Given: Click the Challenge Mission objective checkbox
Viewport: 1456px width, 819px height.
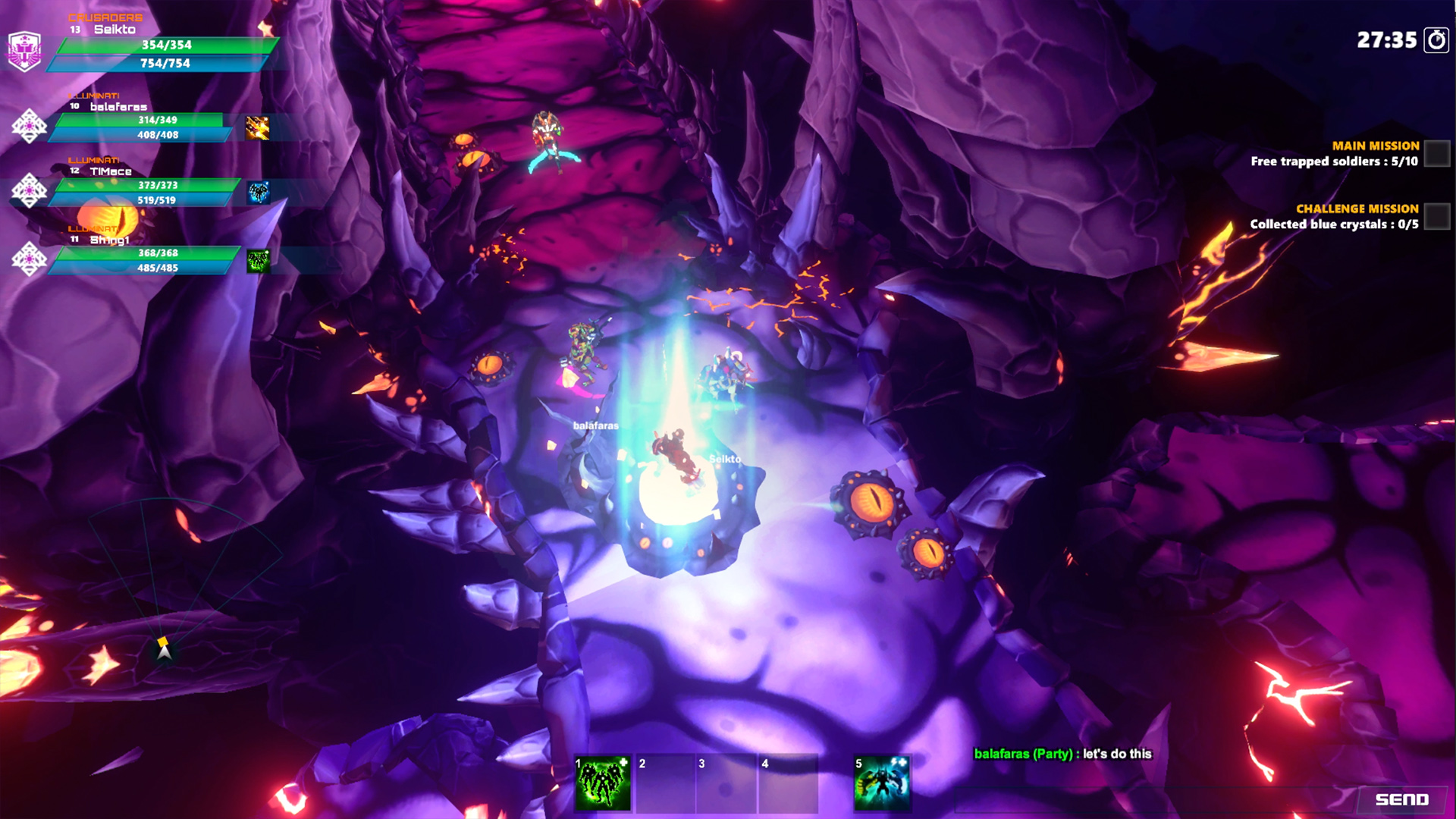Looking at the screenshot, I should tap(1436, 217).
